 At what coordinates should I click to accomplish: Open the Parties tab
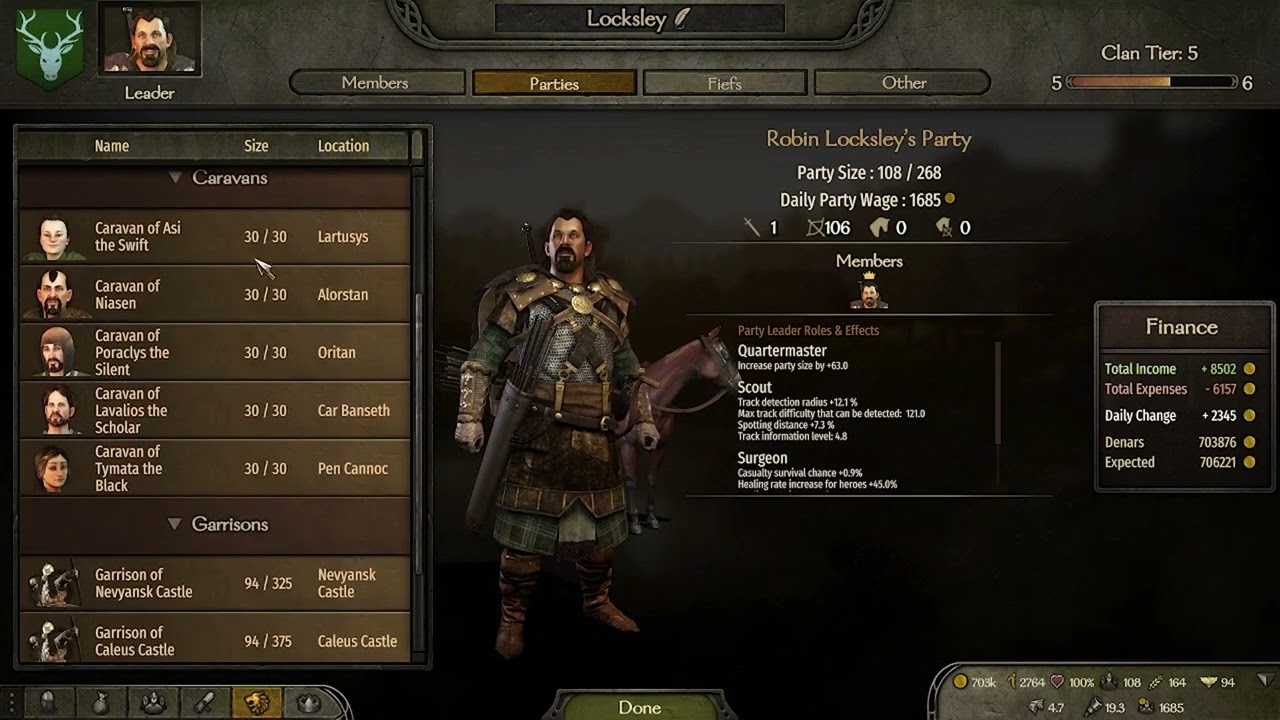click(x=554, y=83)
